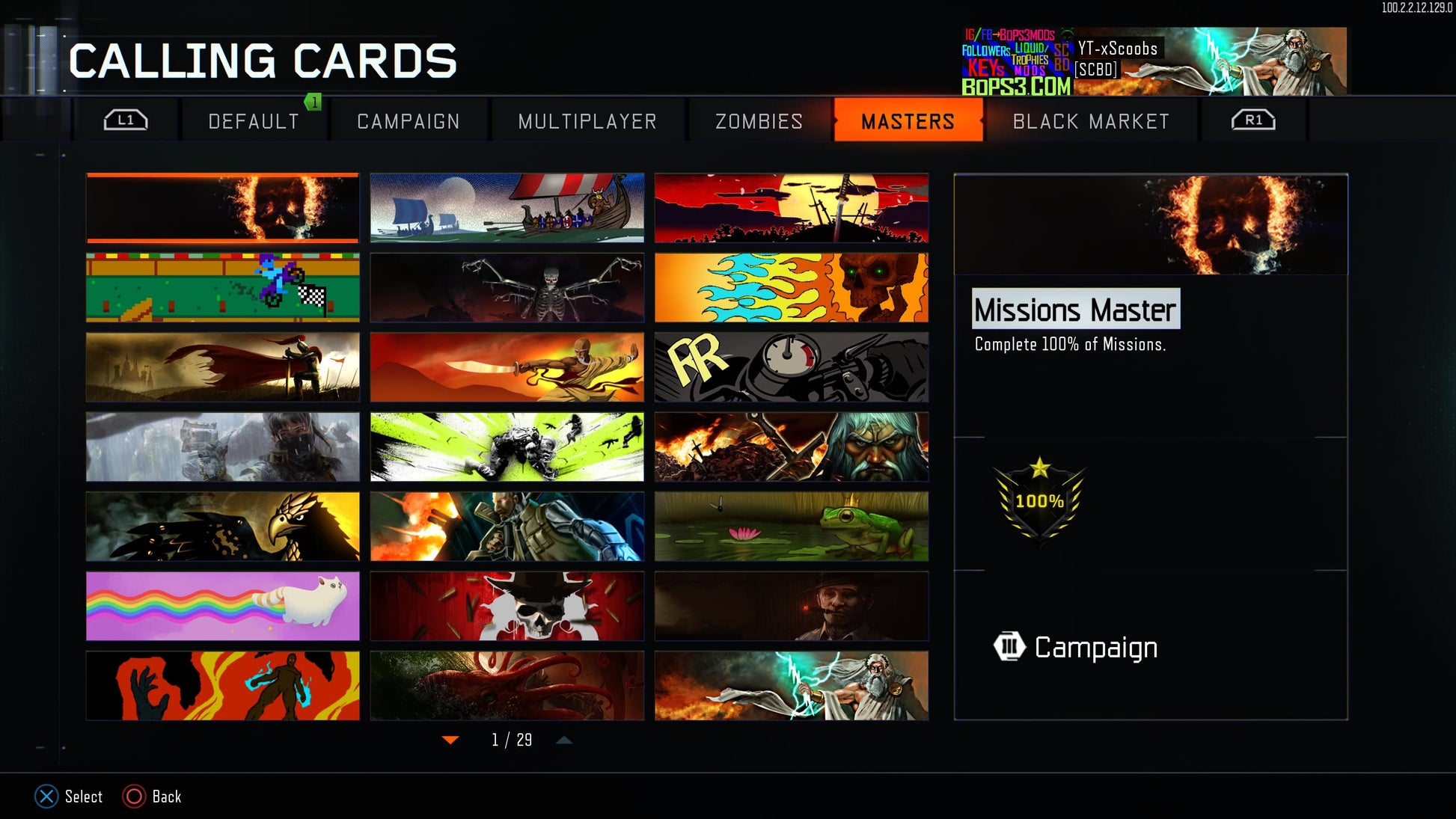Select the green-eyed skull with flames card
The width and height of the screenshot is (1456, 819).
click(792, 288)
